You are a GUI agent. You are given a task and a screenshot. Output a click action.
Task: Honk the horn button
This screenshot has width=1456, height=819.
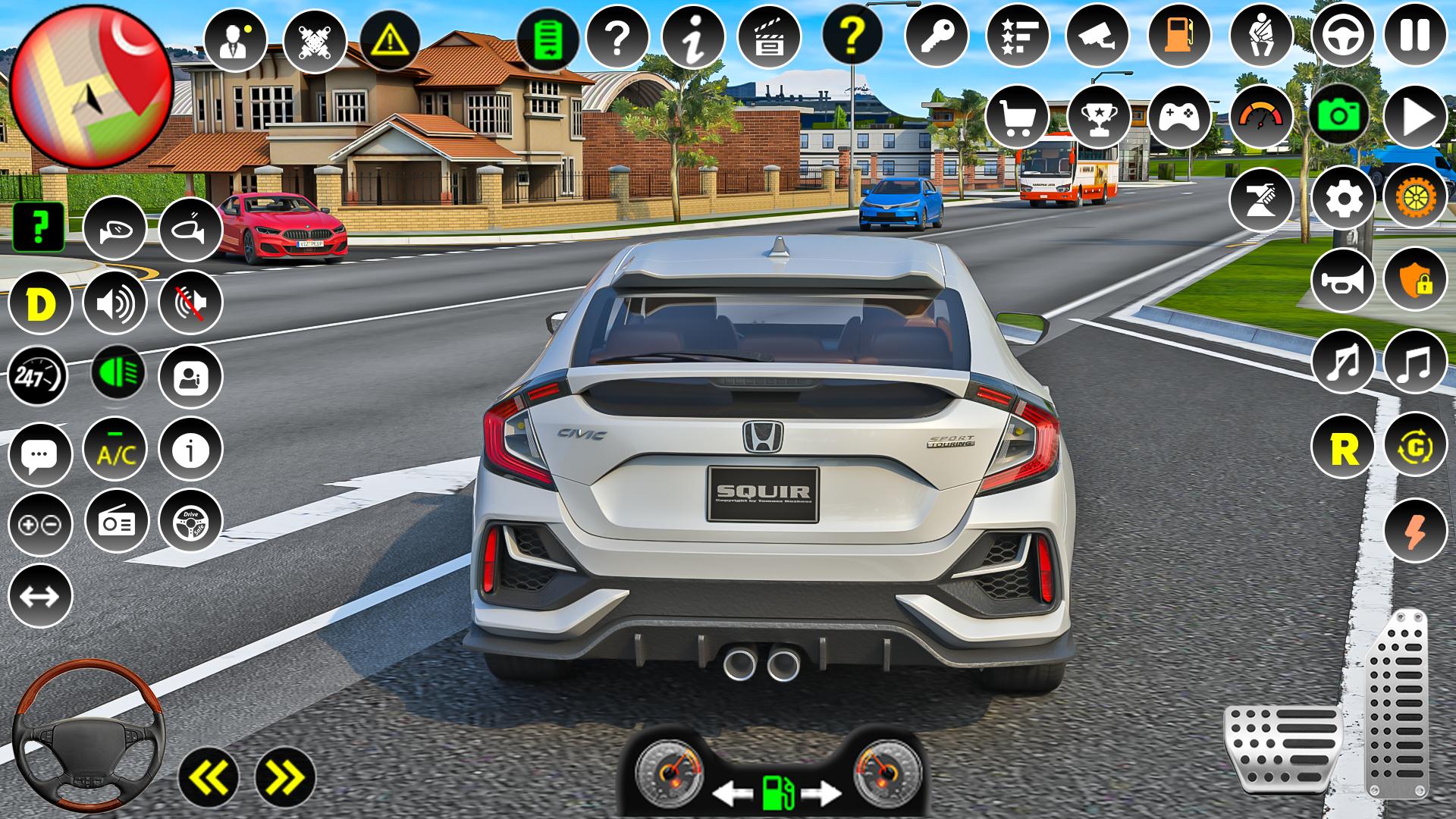tap(1342, 280)
